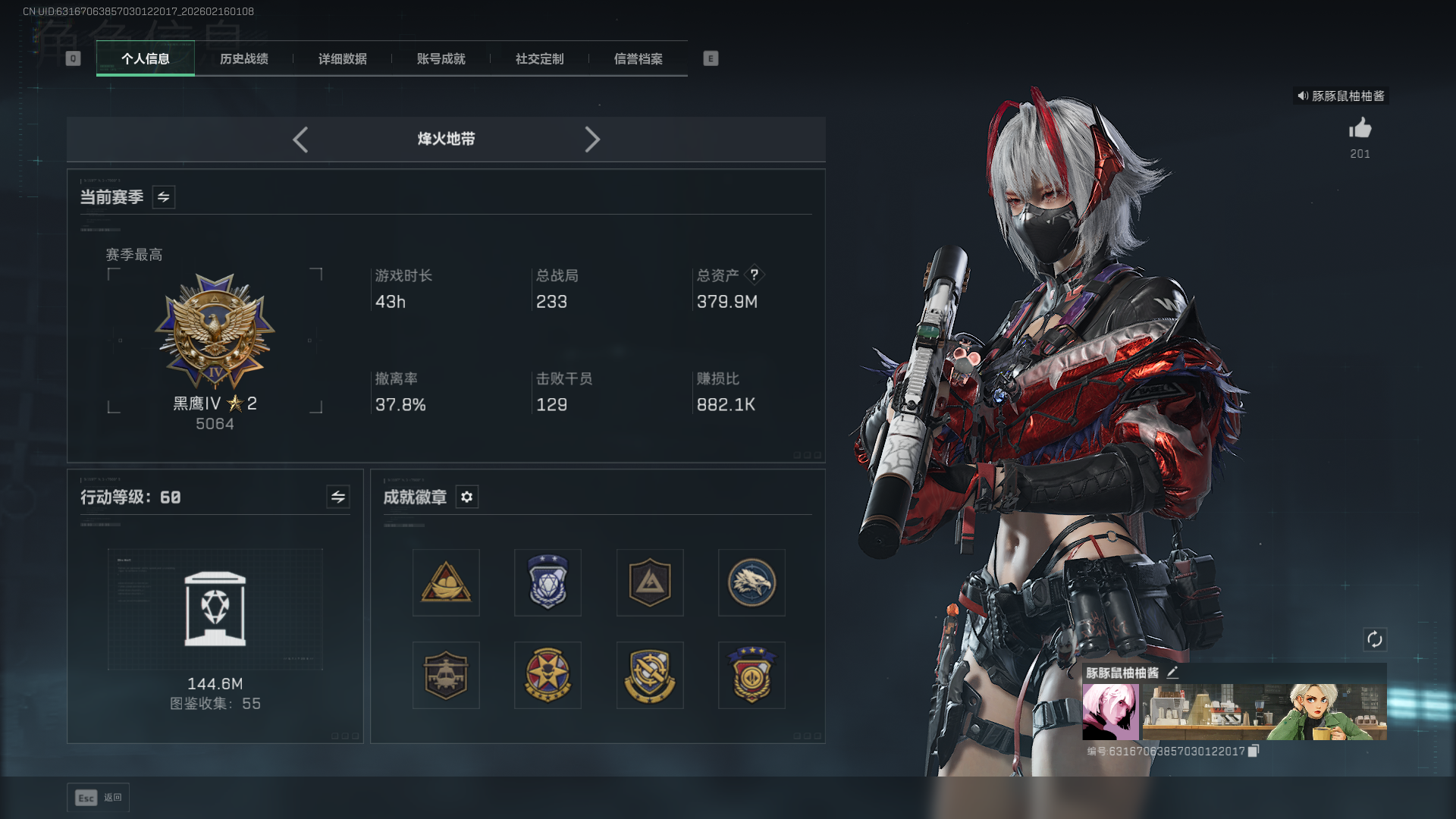Open the achievement badge settings gear
The width and height of the screenshot is (1456, 819).
tap(466, 497)
